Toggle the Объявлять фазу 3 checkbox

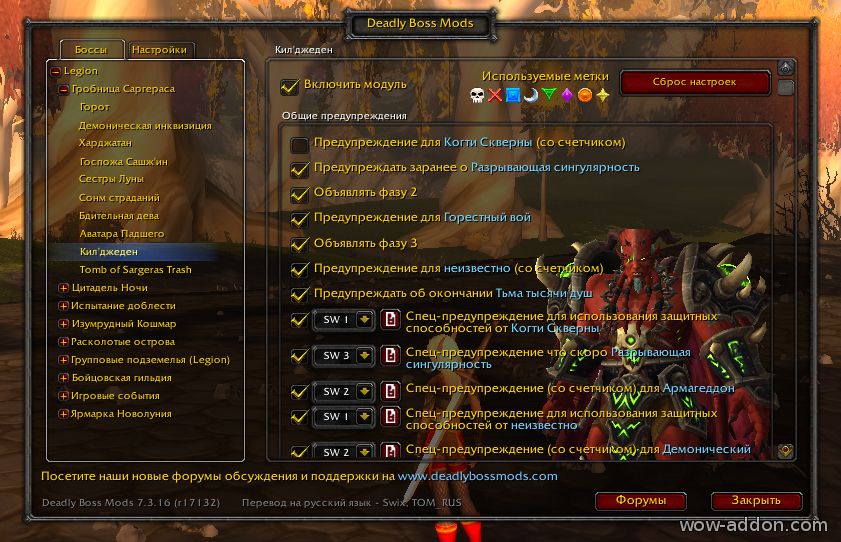click(x=299, y=244)
